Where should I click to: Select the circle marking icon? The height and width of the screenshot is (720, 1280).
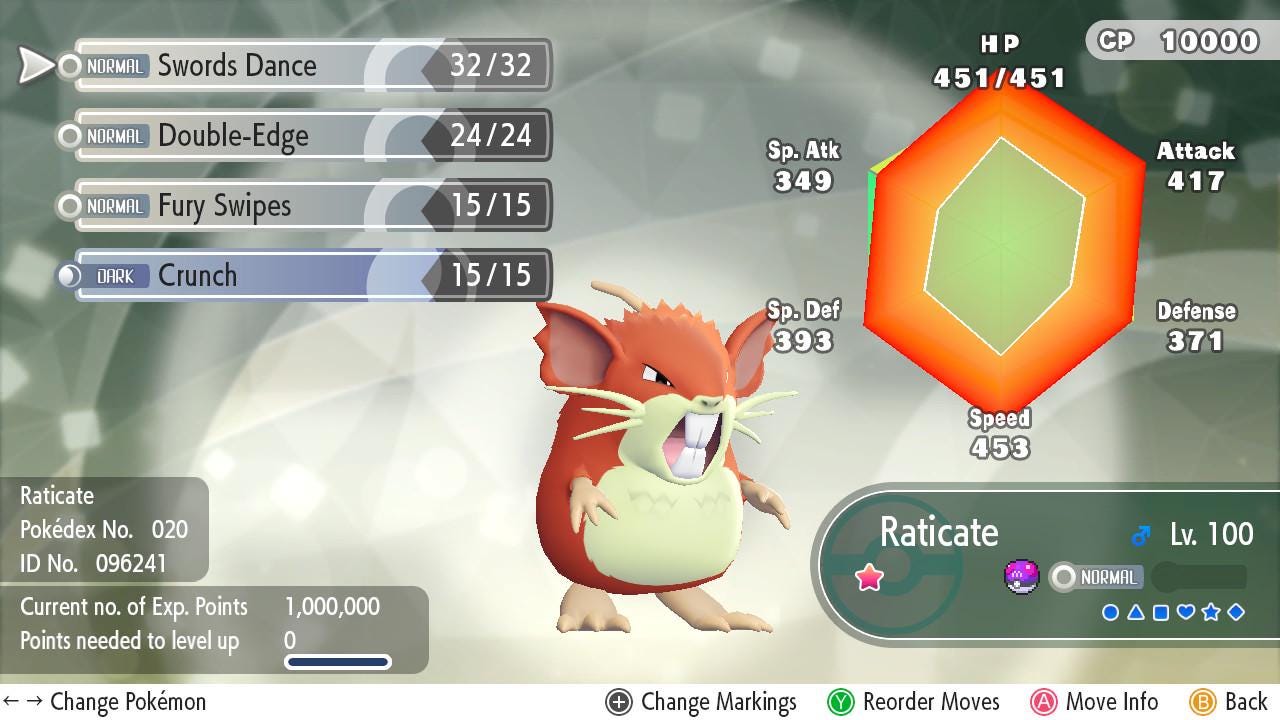1110,612
